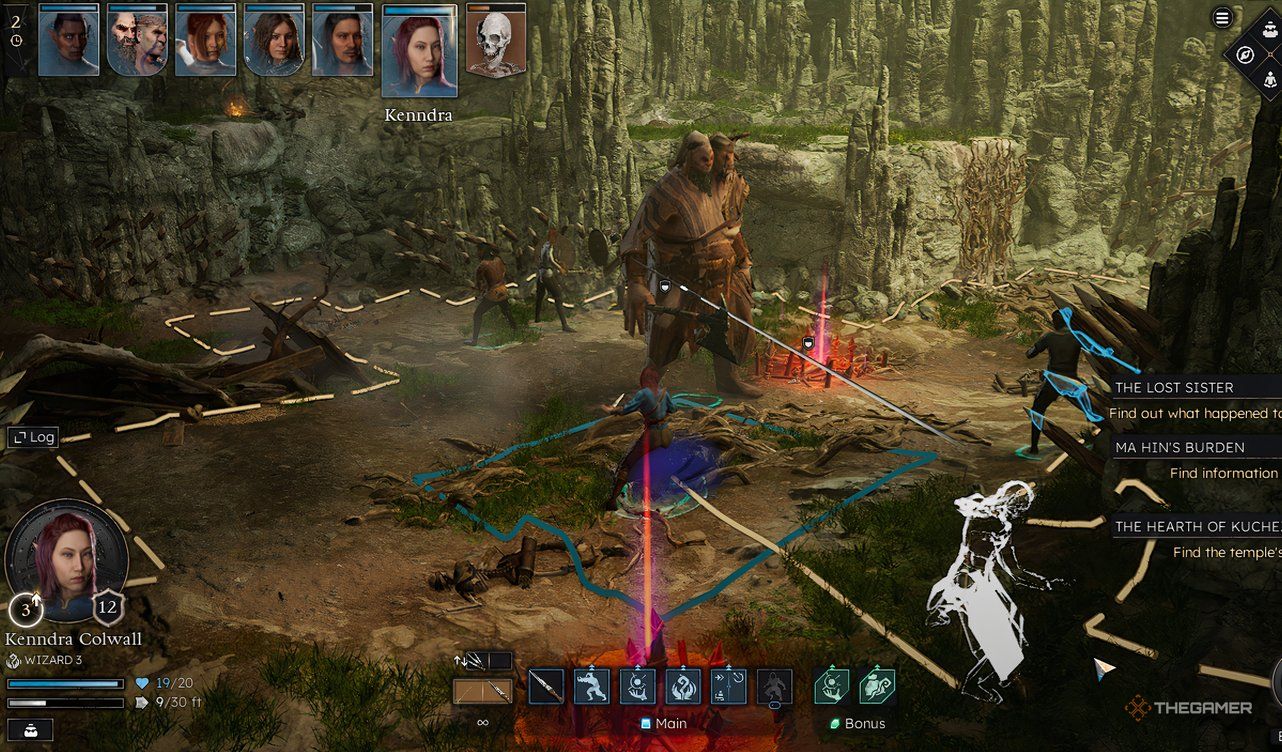Select the bow and dagger weapon set slot
The height and width of the screenshot is (752, 1282).
(x=482, y=691)
